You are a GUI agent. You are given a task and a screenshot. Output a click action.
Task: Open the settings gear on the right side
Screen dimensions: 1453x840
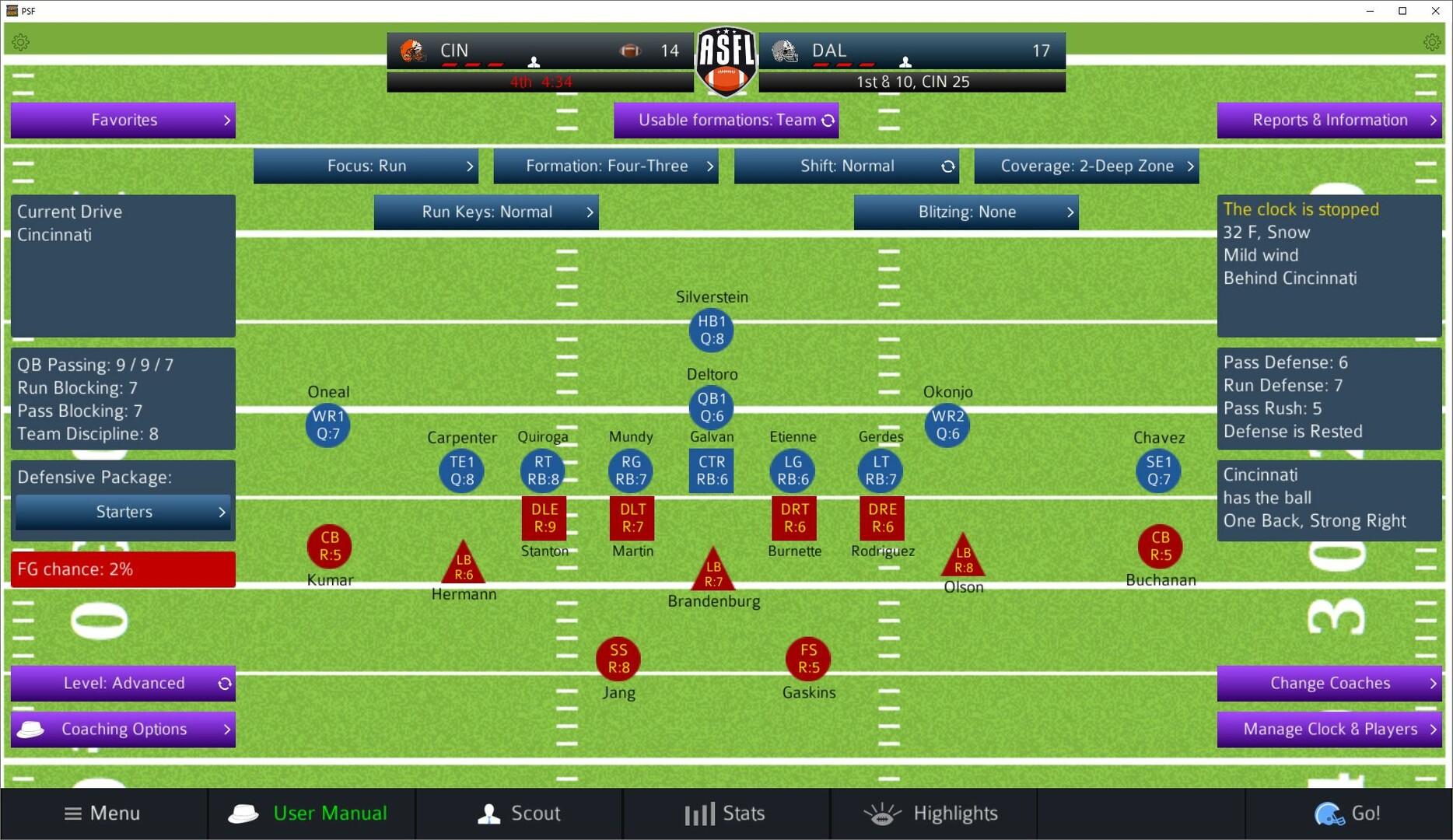(1432, 41)
